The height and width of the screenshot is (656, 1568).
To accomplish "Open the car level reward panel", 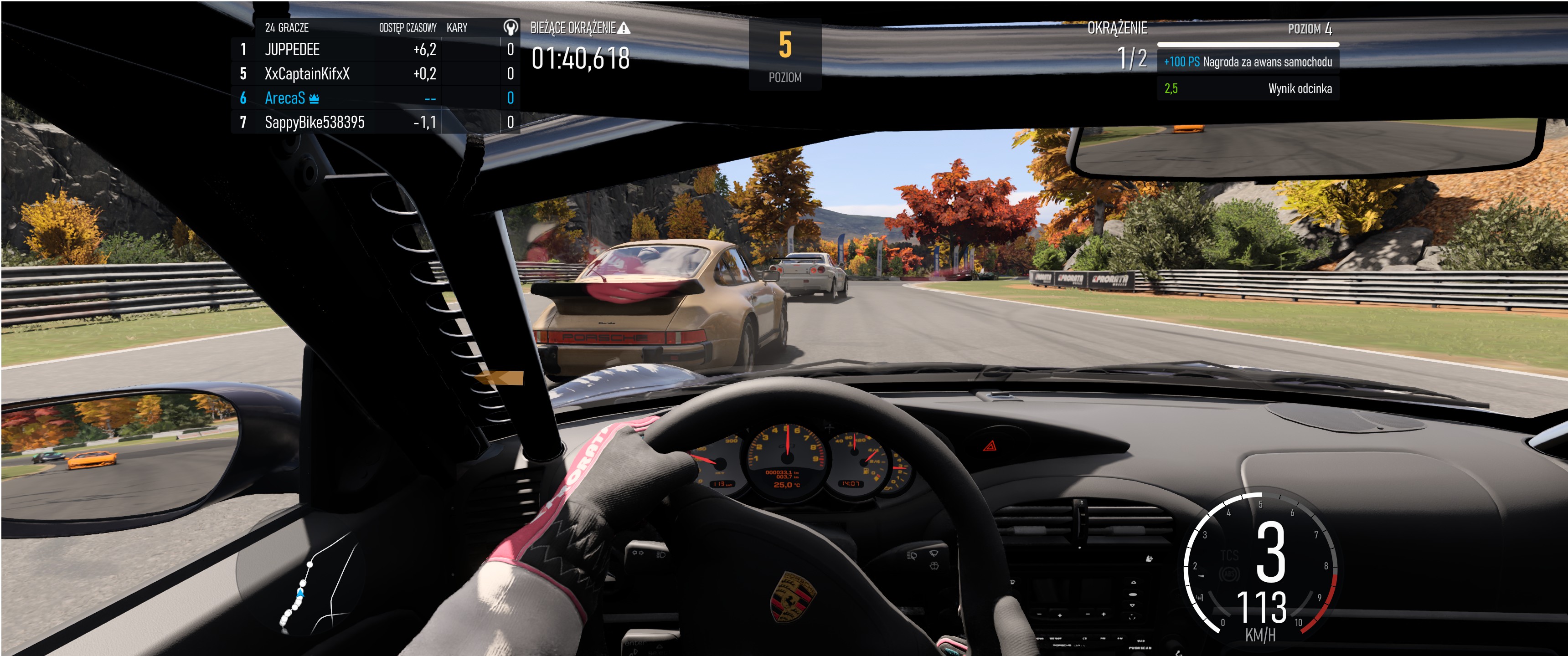I will pos(1247,61).
